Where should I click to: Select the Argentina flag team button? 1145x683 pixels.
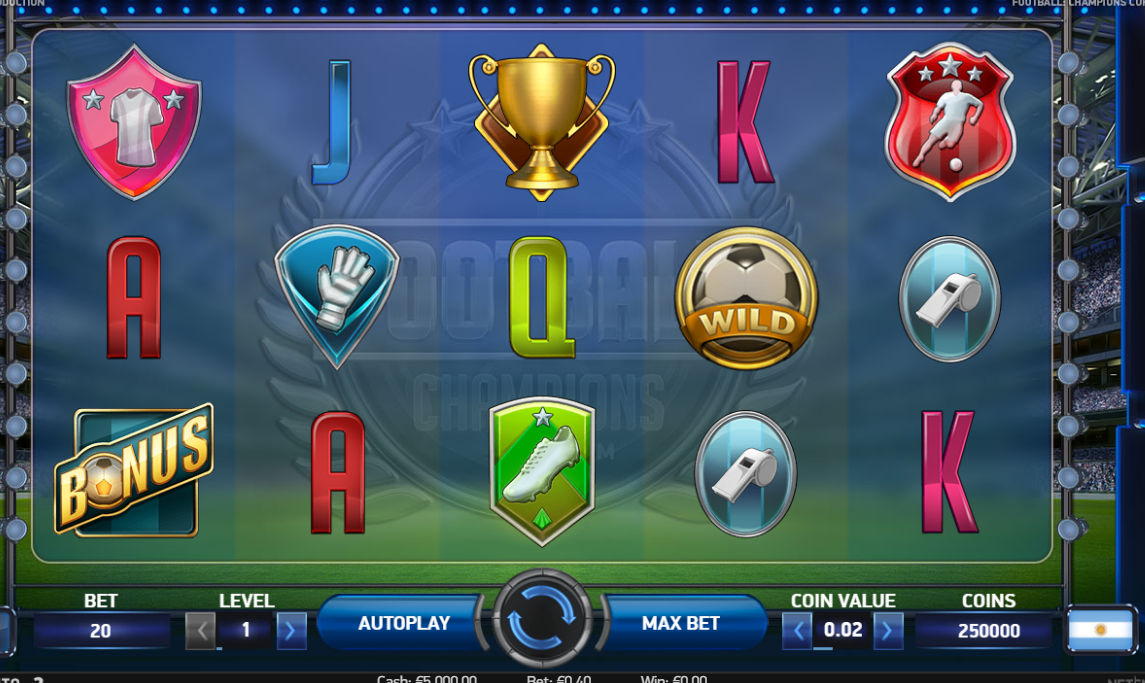(1100, 630)
